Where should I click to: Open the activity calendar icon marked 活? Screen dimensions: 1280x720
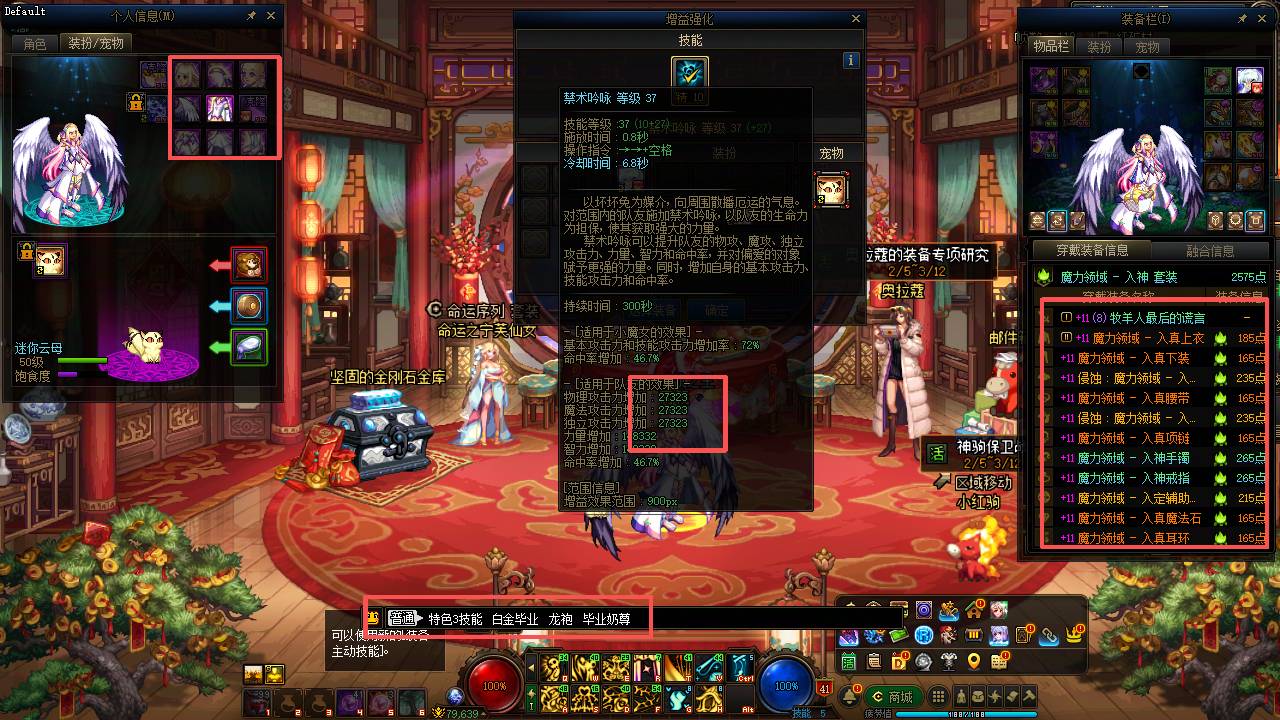click(849, 662)
